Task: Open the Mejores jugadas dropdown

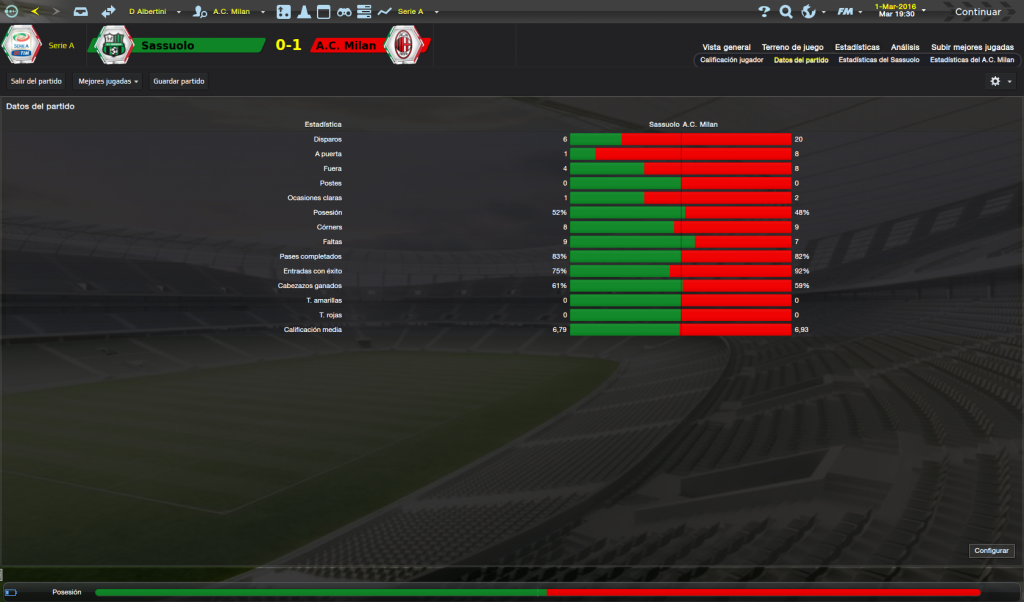Action: coord(108,81)
